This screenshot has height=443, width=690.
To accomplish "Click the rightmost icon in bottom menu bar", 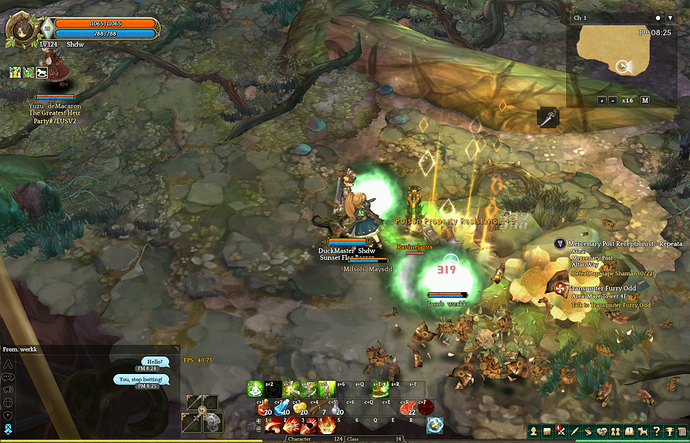I will coord(682,430).
